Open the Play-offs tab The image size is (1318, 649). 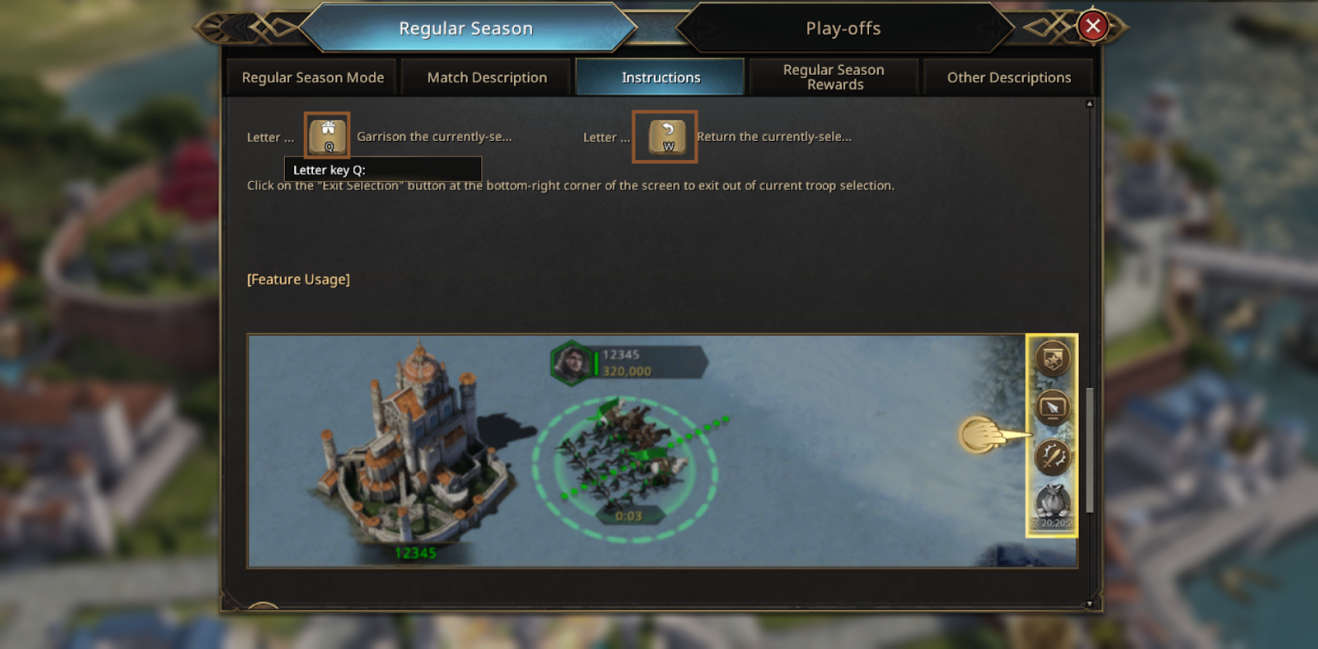pos(843,28)
